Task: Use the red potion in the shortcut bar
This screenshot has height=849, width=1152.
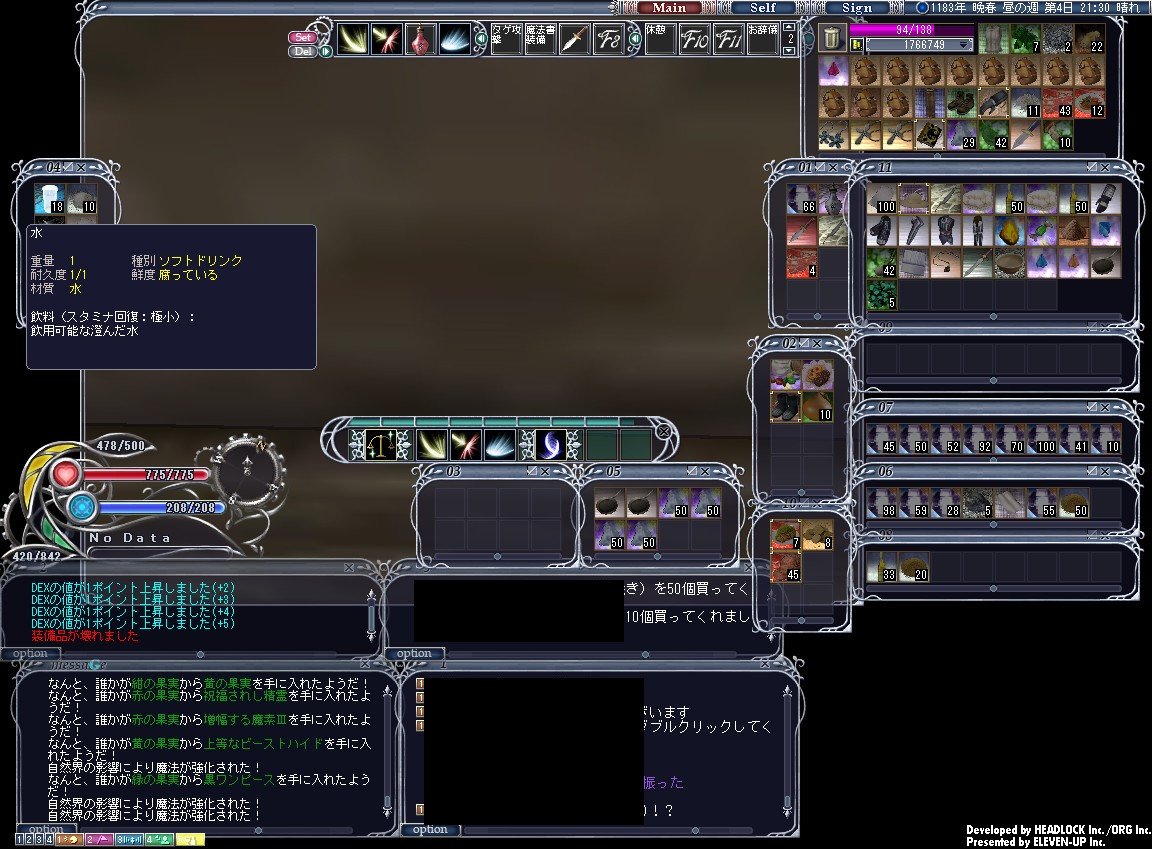Action: pyautogui.click(x=420, y=40)
